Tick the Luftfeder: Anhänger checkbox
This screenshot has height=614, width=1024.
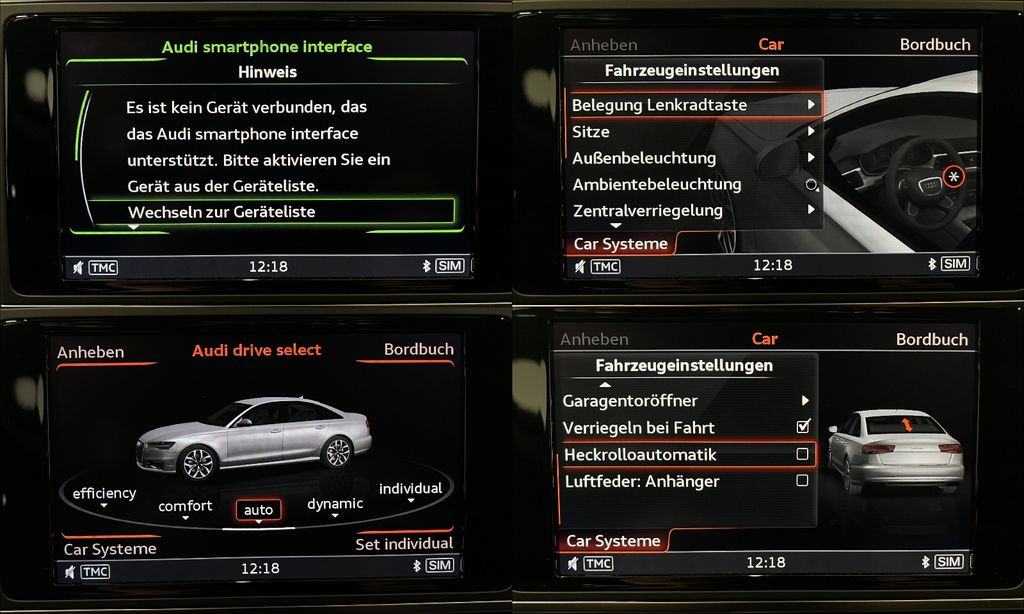click(x=802, y=481)
